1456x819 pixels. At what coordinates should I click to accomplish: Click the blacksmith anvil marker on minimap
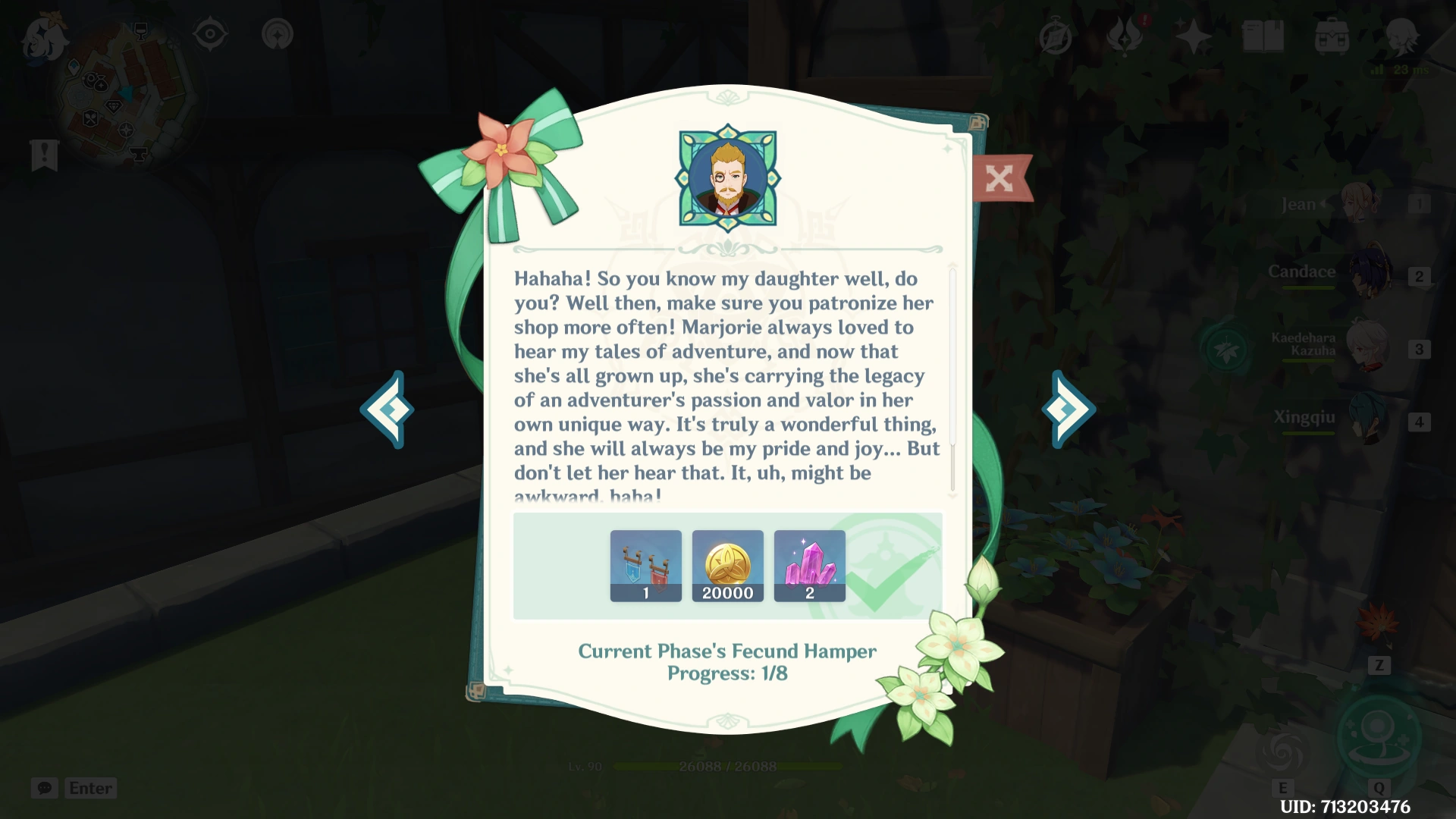point(139,154)
